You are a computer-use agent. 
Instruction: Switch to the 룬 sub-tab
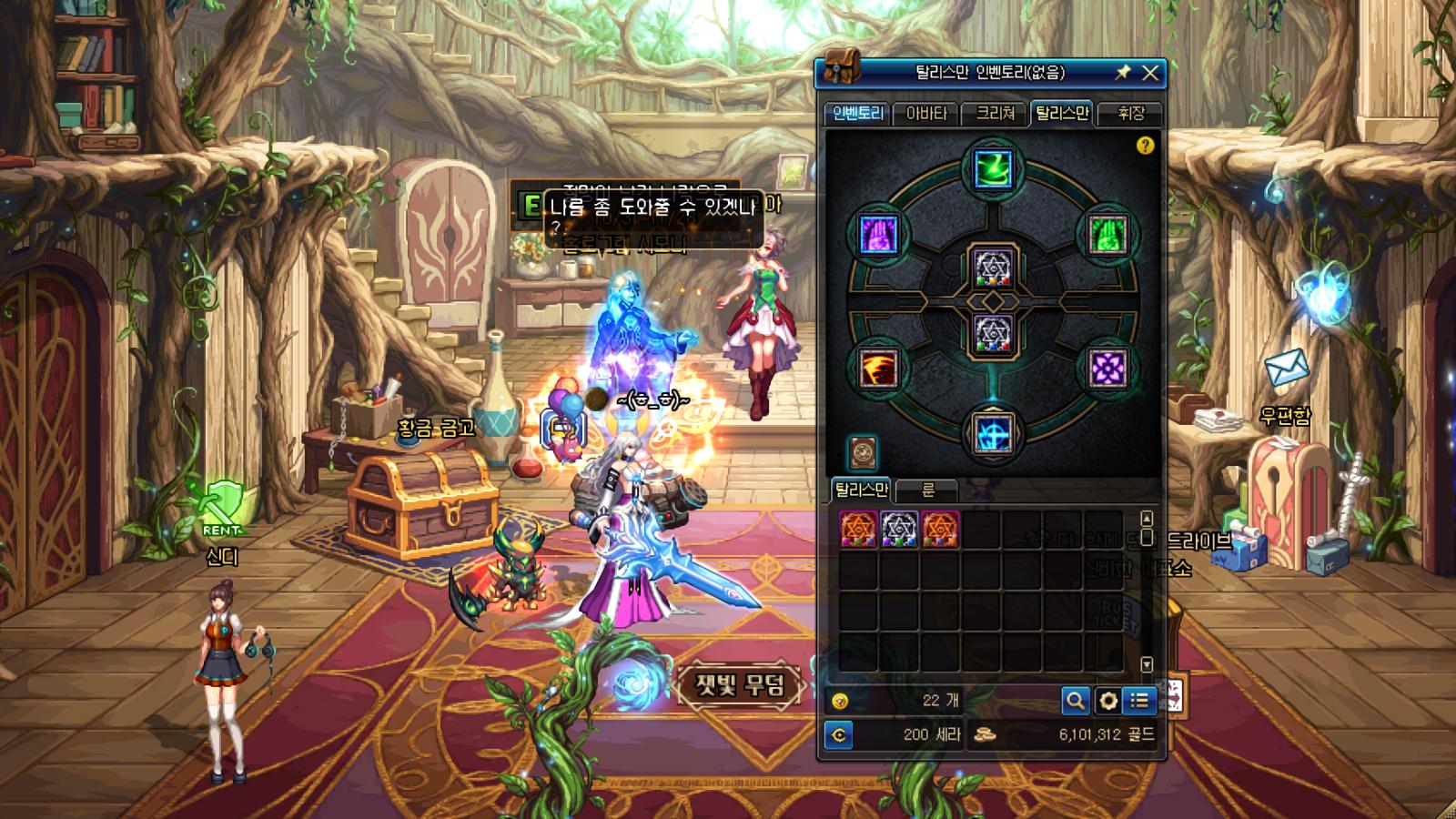click(927, 490)
